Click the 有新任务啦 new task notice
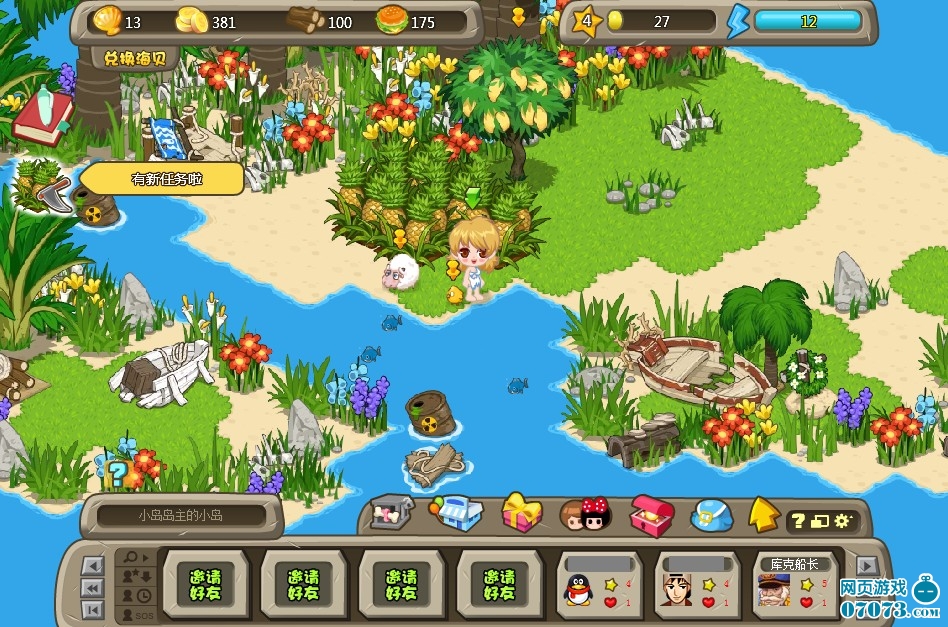948x627 pixels. tap(160, 179)
